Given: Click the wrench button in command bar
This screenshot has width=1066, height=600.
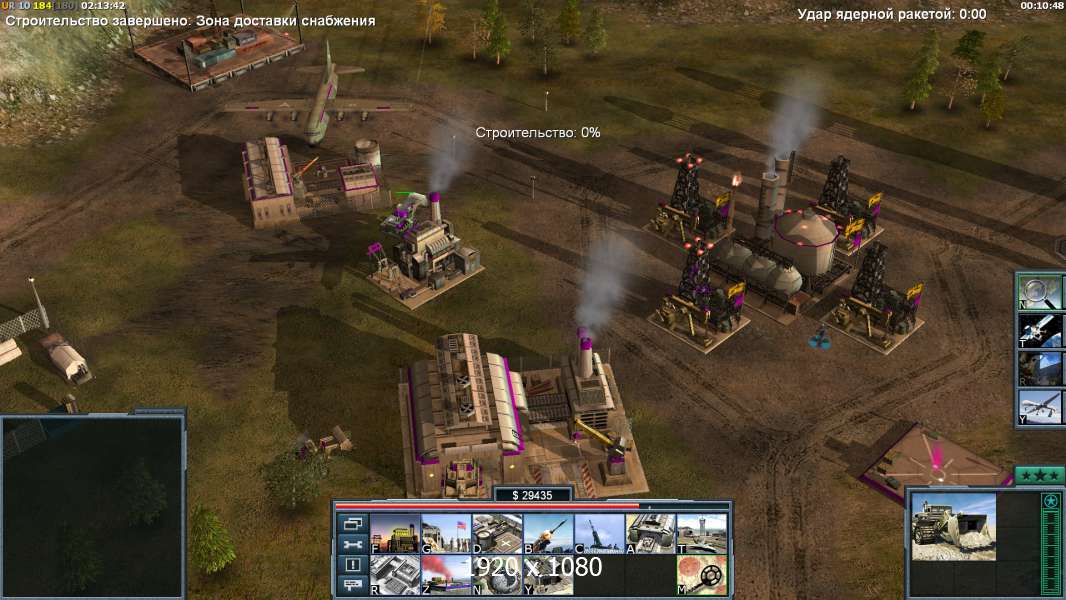Looking at the screenshot, I should pyautogui.click(x=352, y=544).
